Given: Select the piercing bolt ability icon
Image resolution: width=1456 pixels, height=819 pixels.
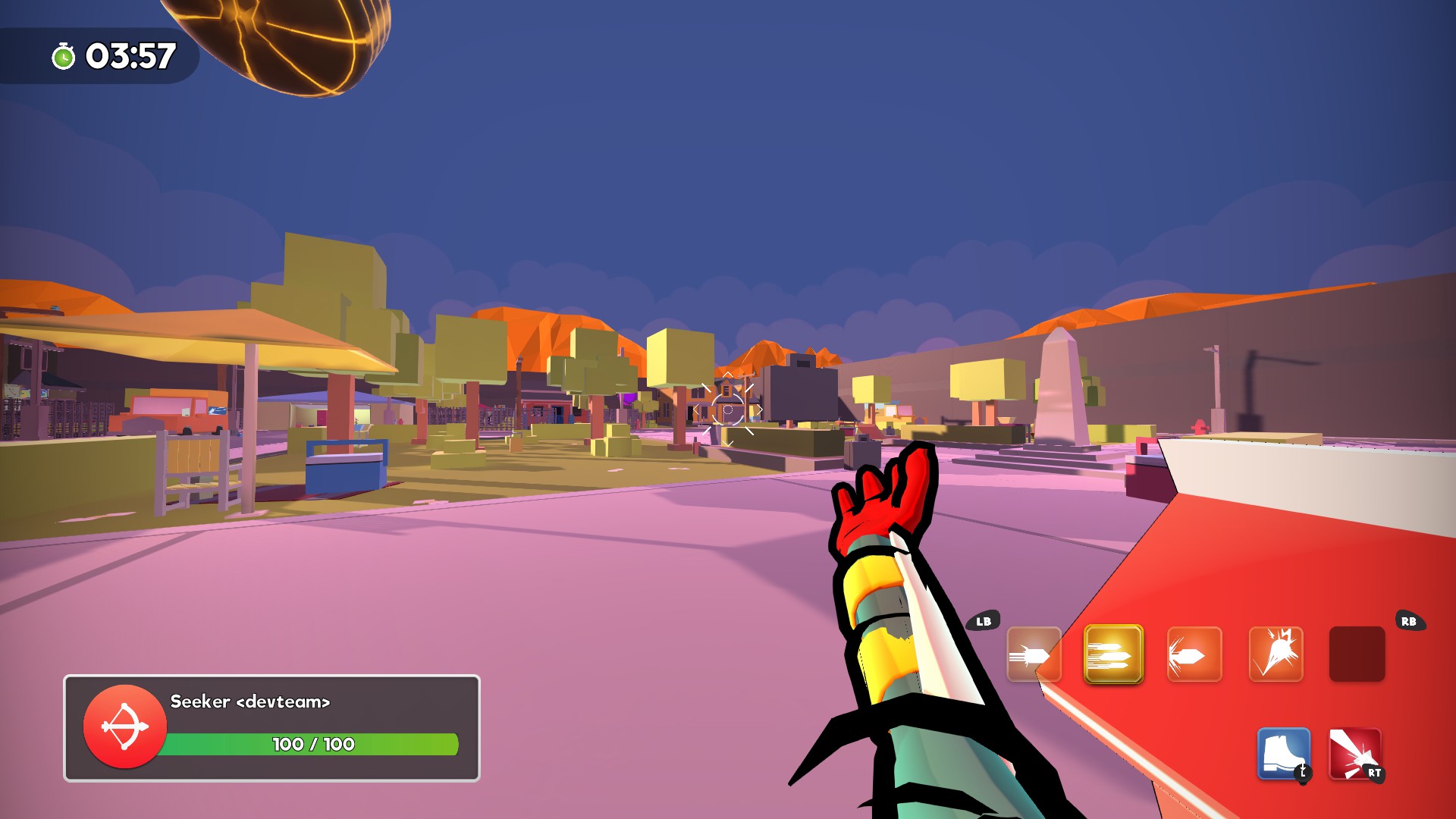Looking at the screenshot, I should tap(1194, 653).
